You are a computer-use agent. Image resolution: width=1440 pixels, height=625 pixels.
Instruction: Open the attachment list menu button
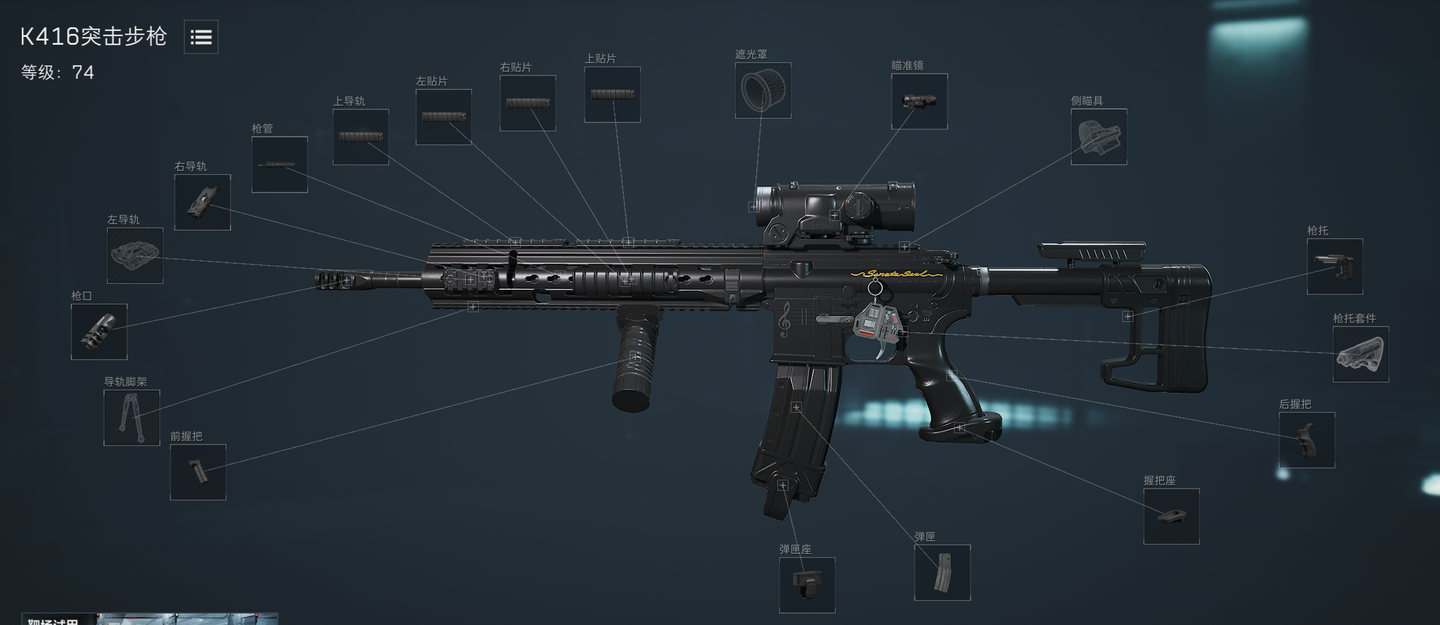(201, 37)
